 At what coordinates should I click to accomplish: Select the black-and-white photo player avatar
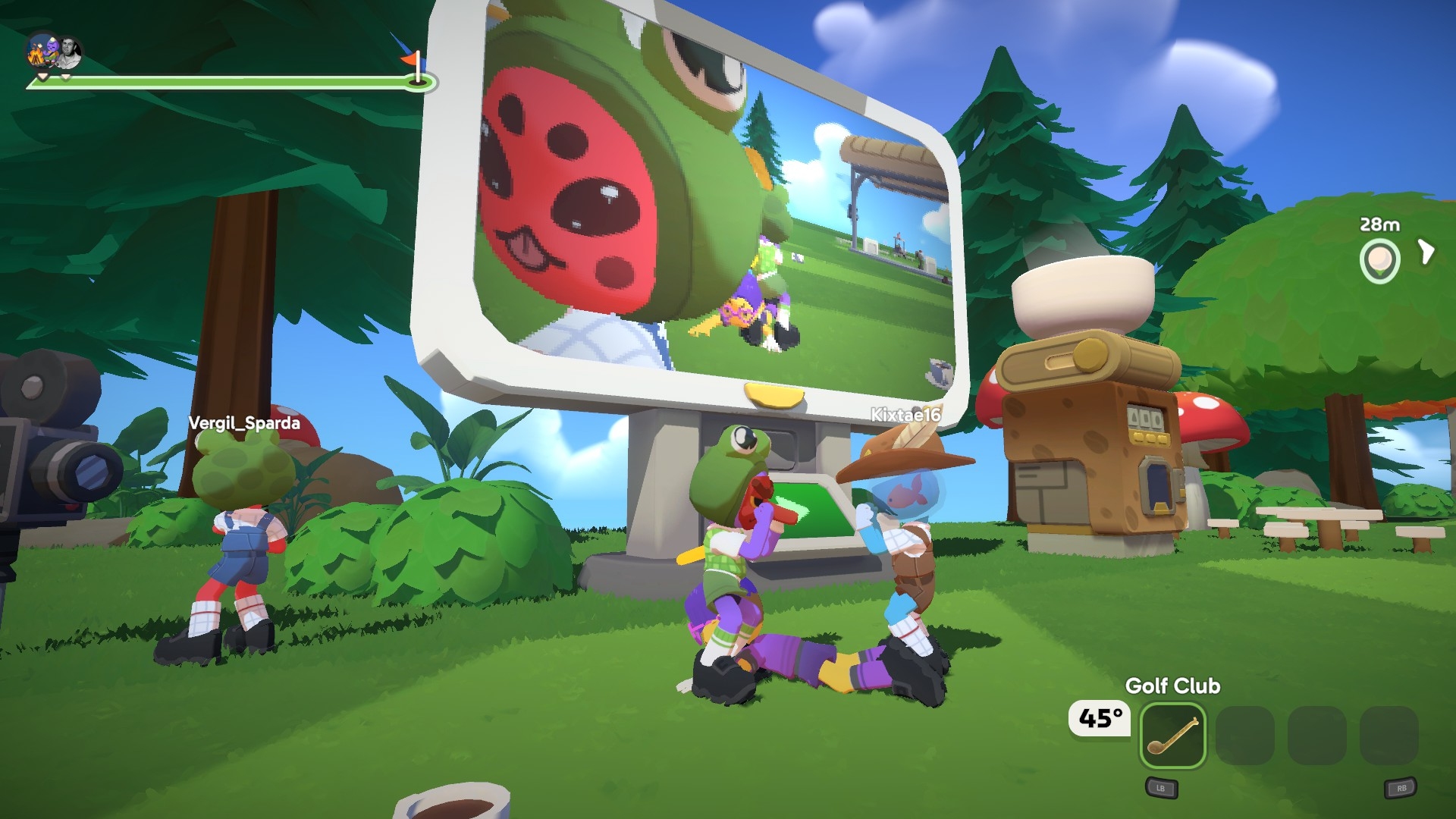coord(69,52)
